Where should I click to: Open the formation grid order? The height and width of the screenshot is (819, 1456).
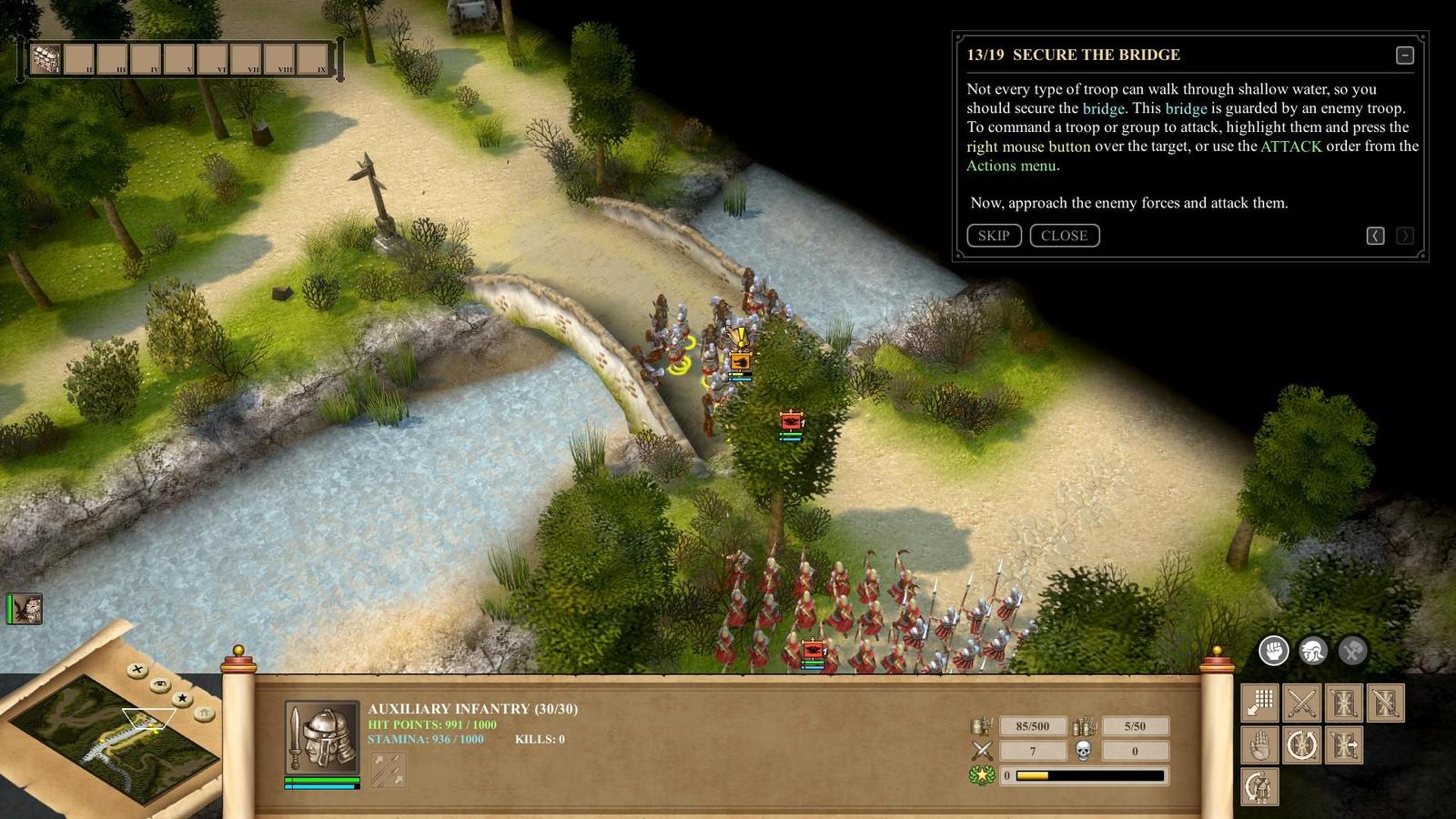[1260, 703]
